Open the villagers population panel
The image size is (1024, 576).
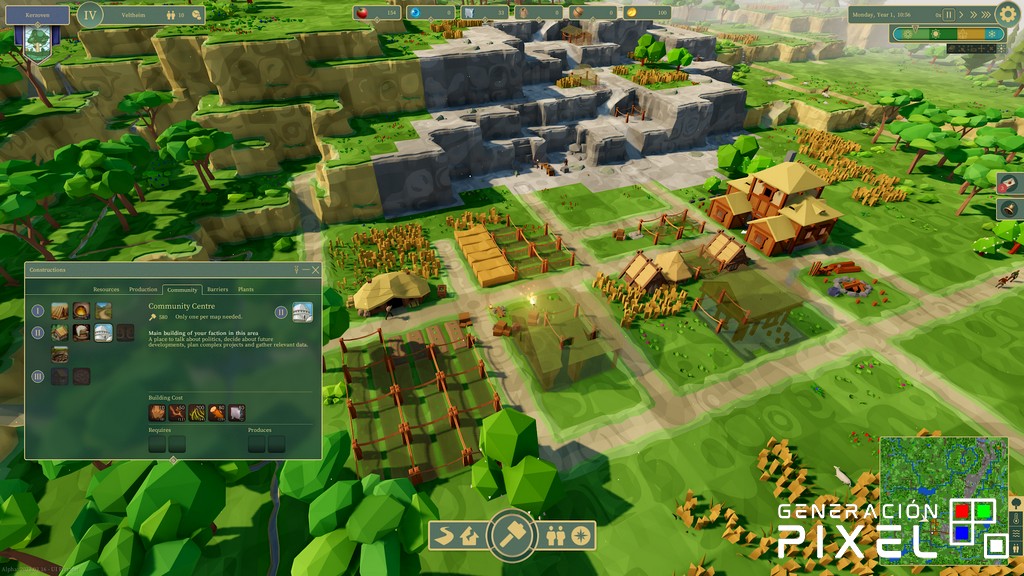click(x=556, y=537)
